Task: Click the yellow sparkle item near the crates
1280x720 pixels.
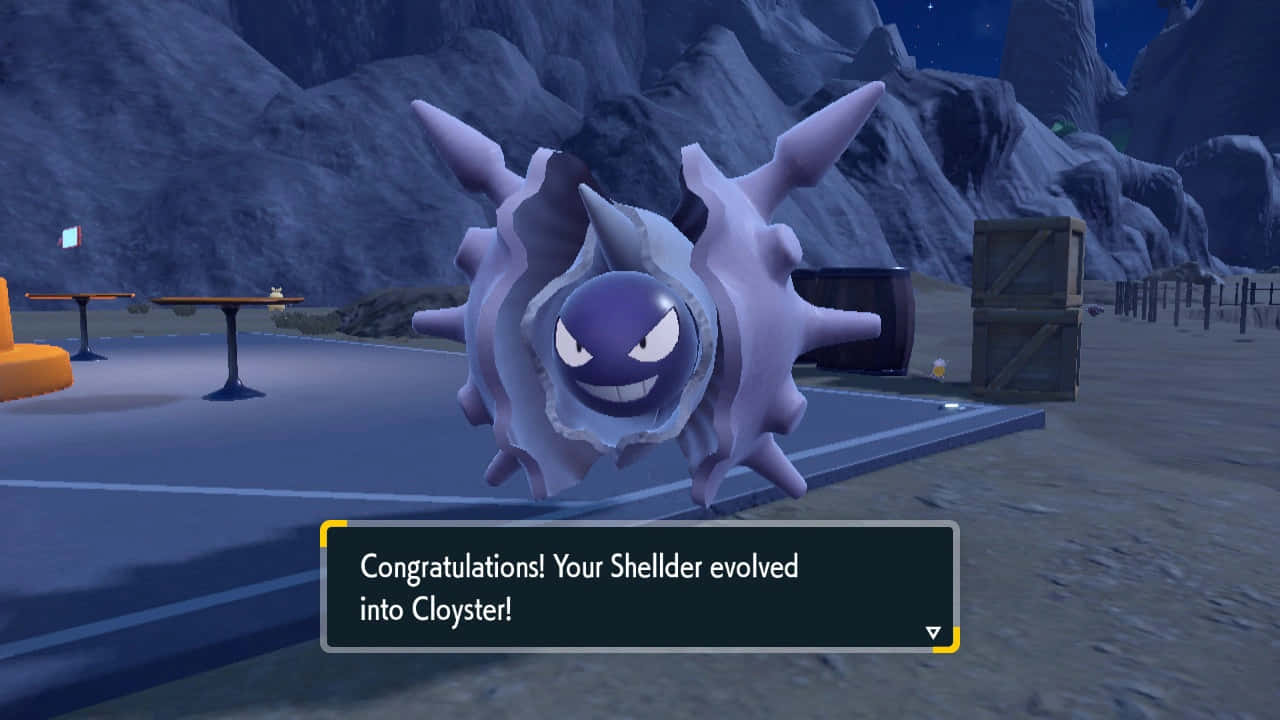Action: point(938,367)
